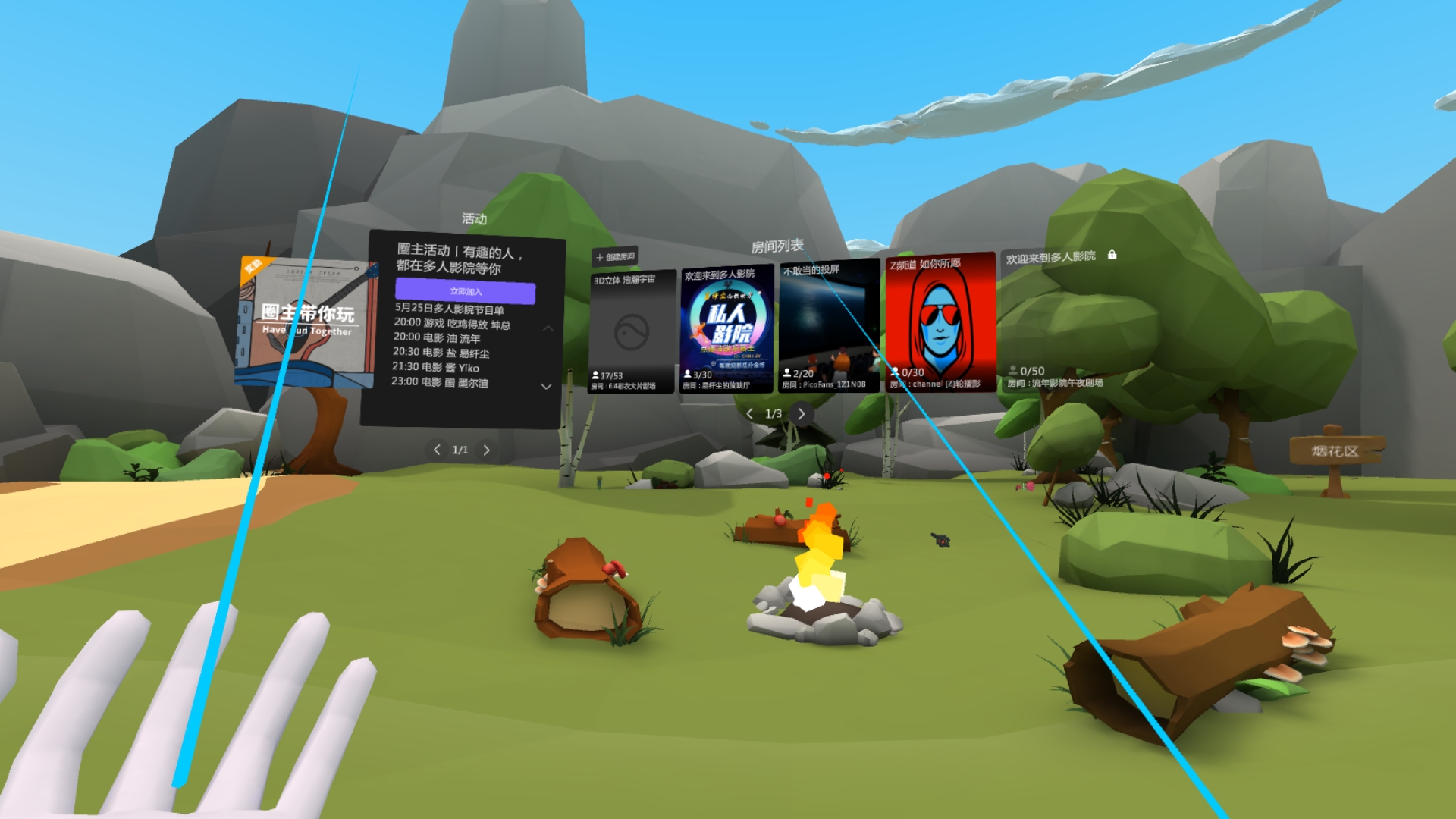Show previous activity page
This screenshot has width=1456, height=819.
(437, 450)
